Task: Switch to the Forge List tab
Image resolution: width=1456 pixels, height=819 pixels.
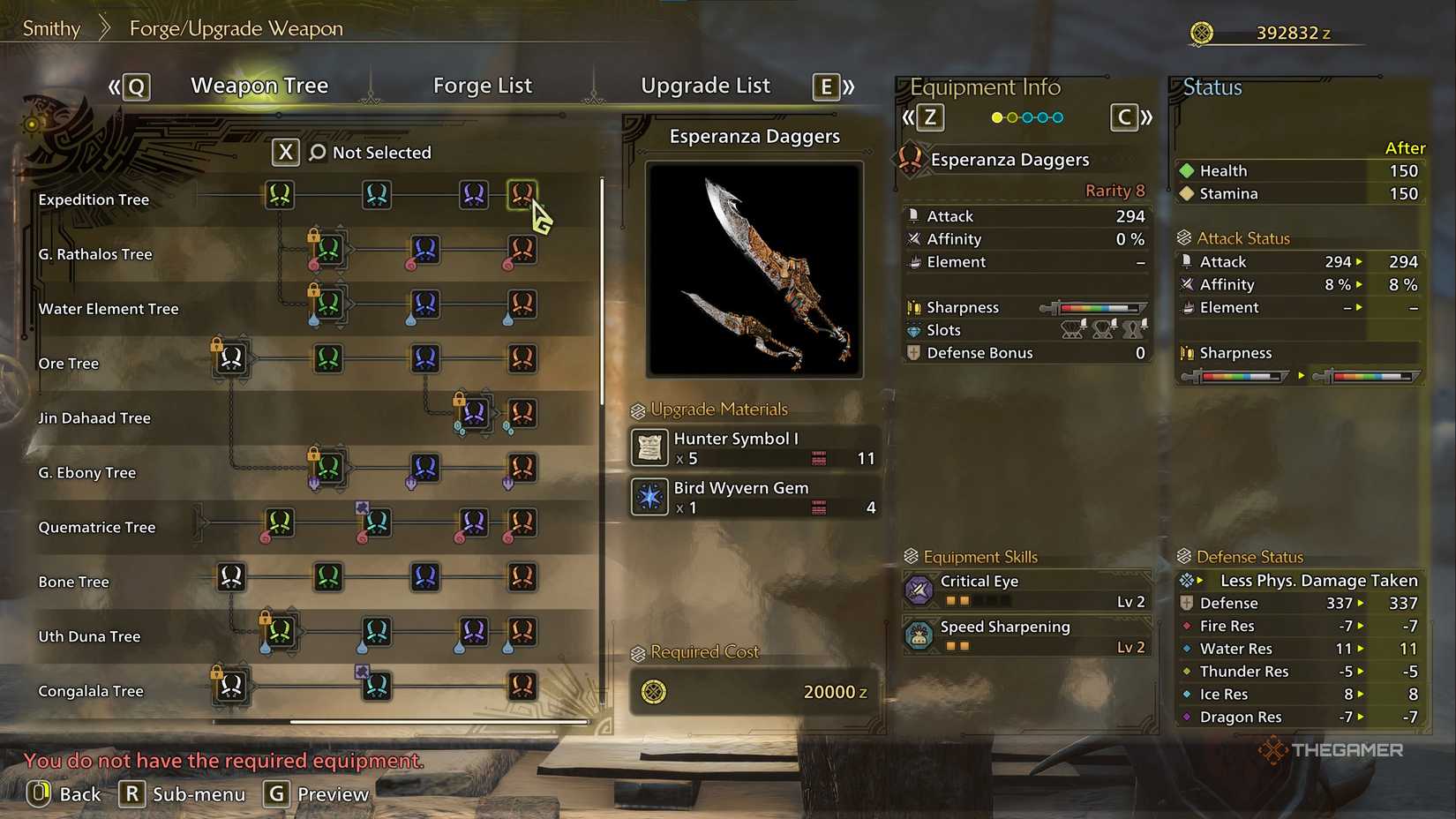Action: click(482, 85)
